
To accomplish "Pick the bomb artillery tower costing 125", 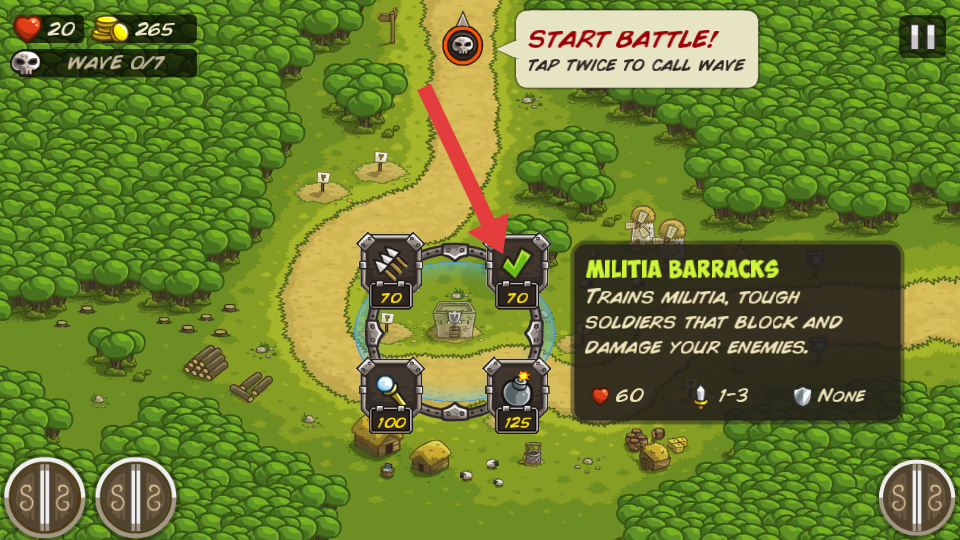I will [x=517, y=391].
